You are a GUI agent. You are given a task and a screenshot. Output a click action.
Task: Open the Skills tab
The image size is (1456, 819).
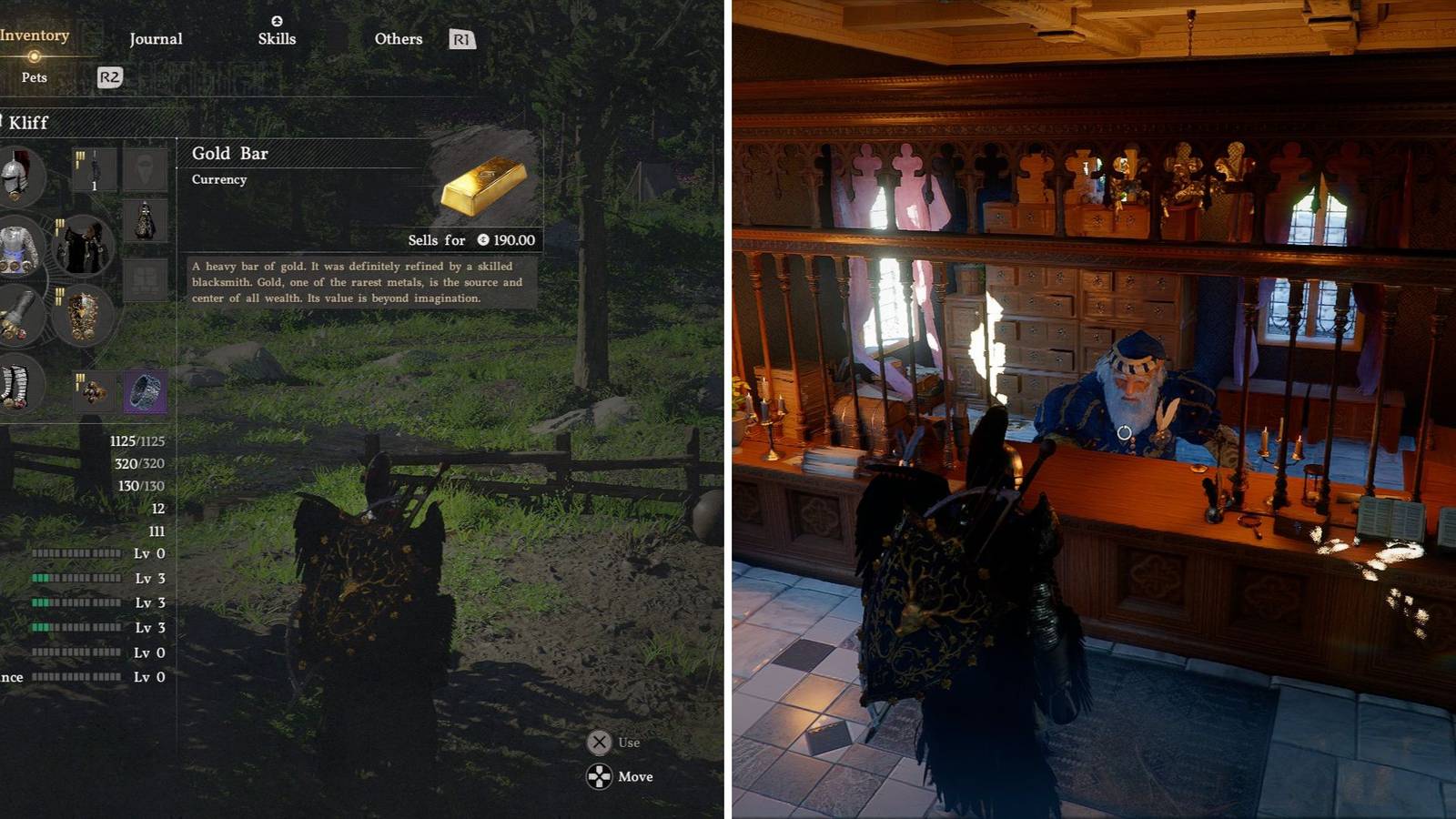pos(278,38)
